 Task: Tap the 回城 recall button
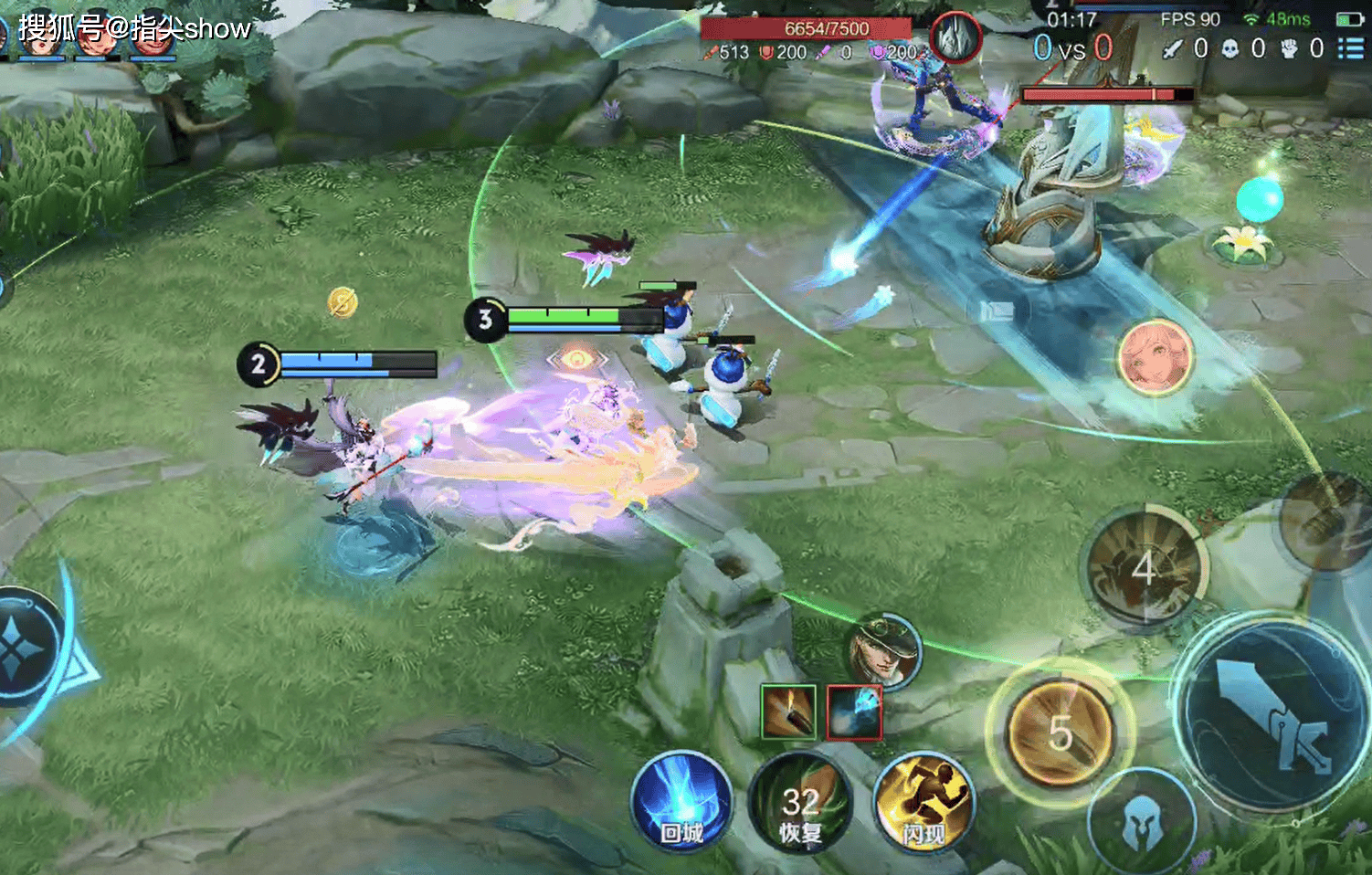point(681,802)
